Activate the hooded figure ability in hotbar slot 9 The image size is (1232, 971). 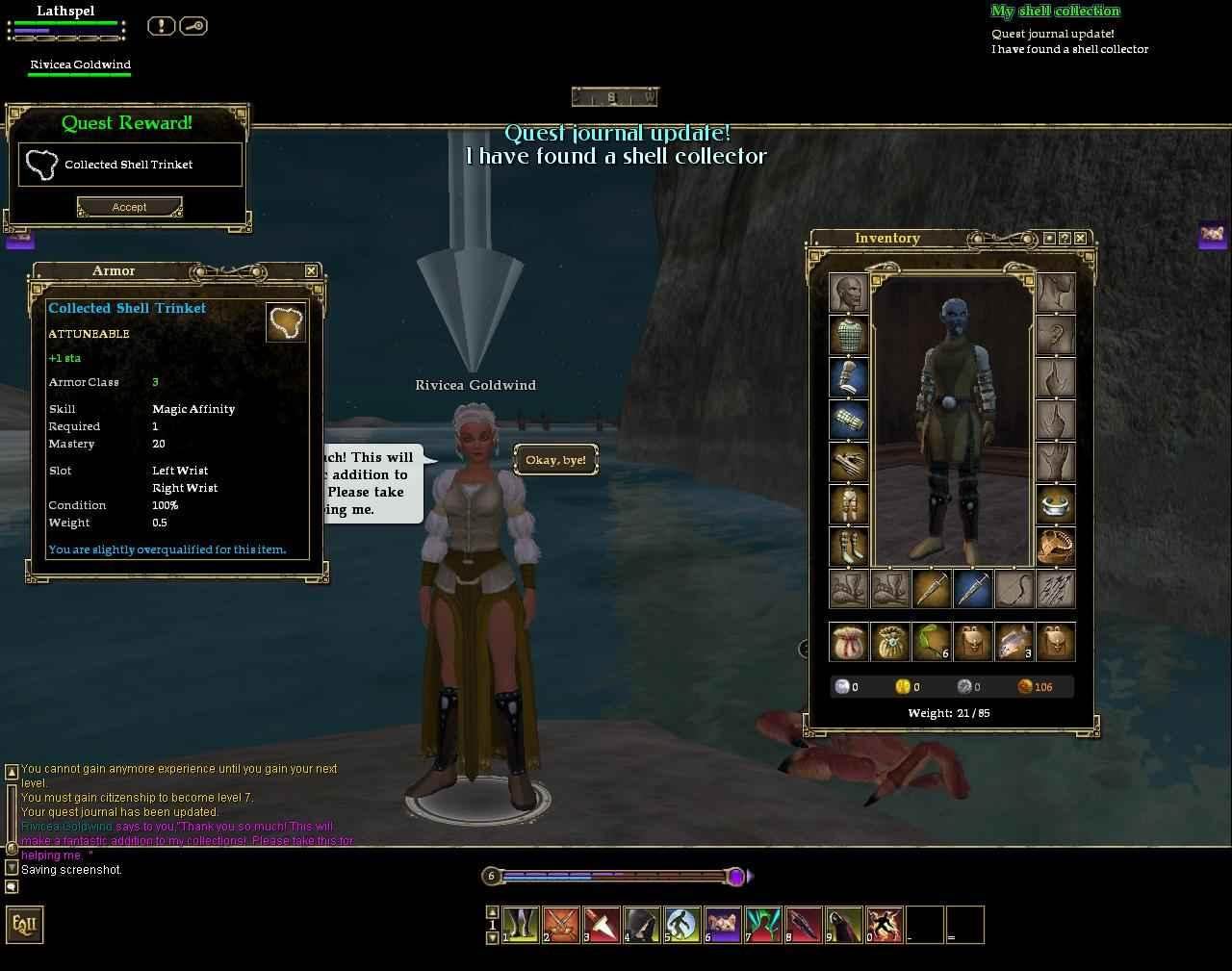(843, 925)
